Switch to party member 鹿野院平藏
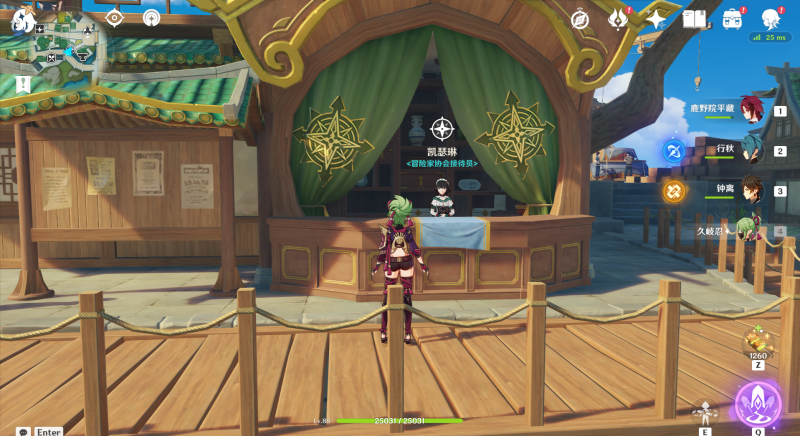Screen dimensions: 800x436 pos(752,111)
